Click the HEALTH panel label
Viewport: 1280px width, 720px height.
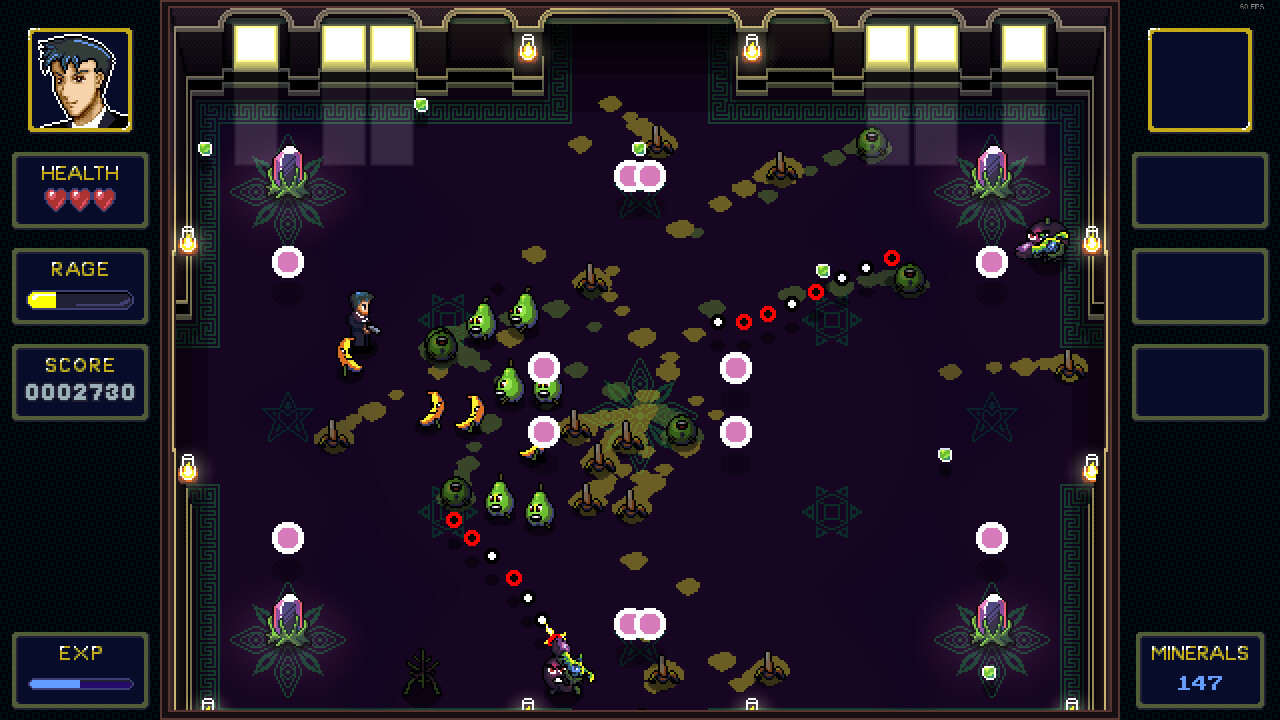click(80, 172)
